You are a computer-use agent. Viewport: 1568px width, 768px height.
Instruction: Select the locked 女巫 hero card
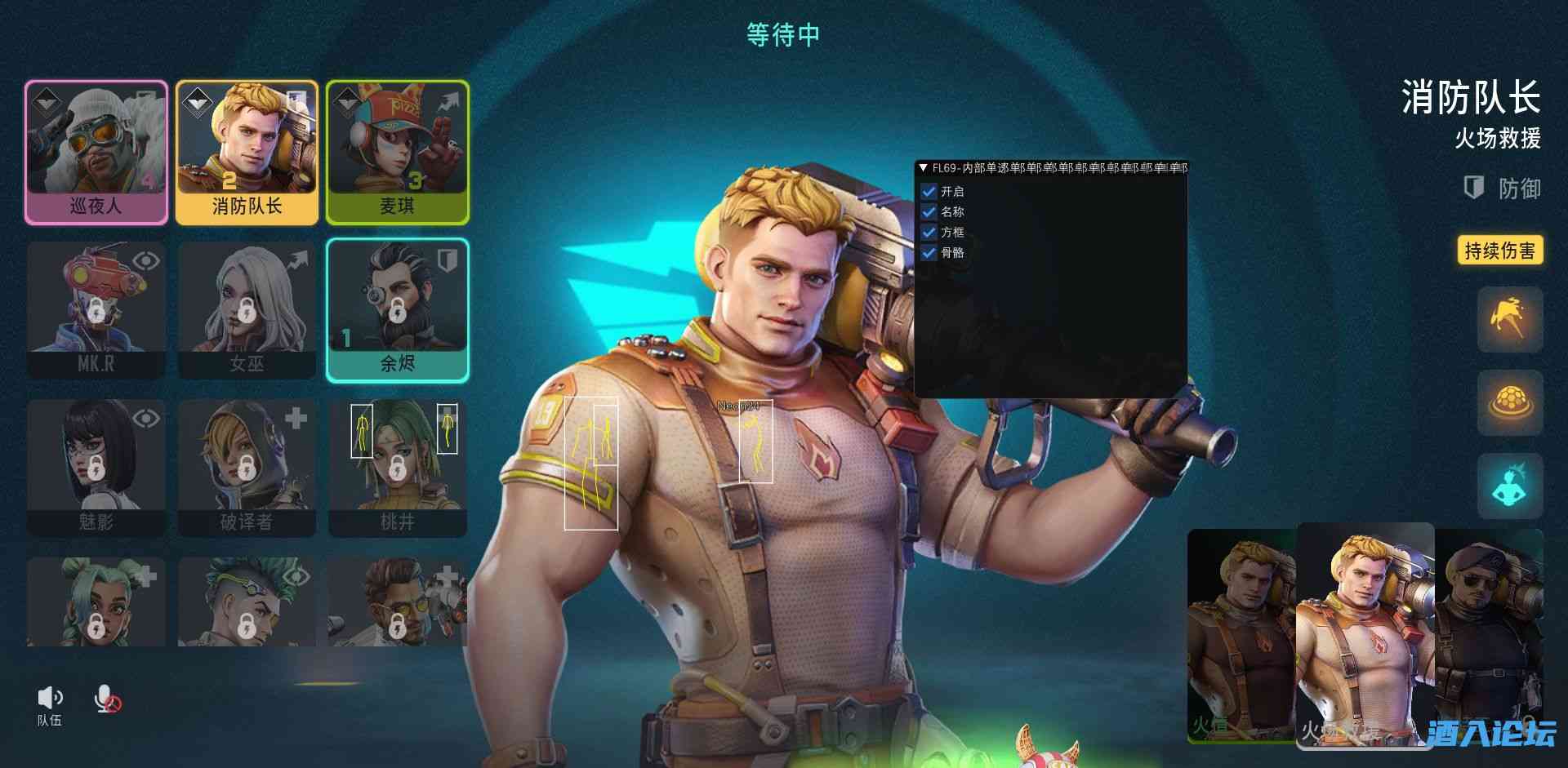[x=247, y=310]
